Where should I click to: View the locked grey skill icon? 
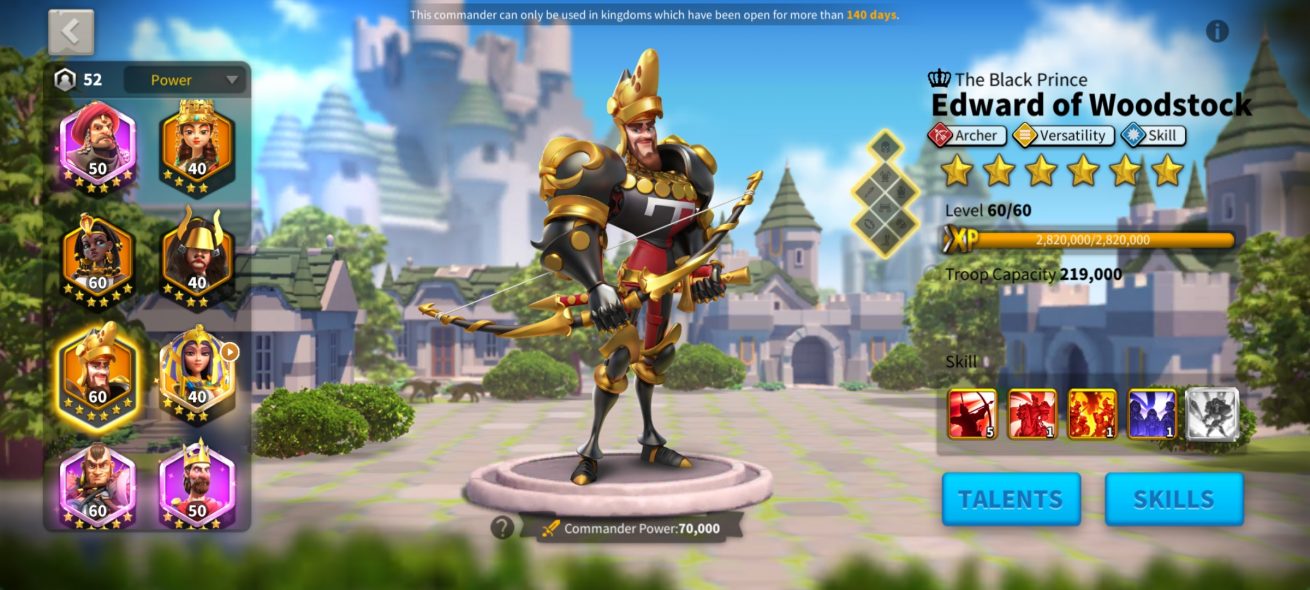pyautogui.click(x=1212, y=414)
